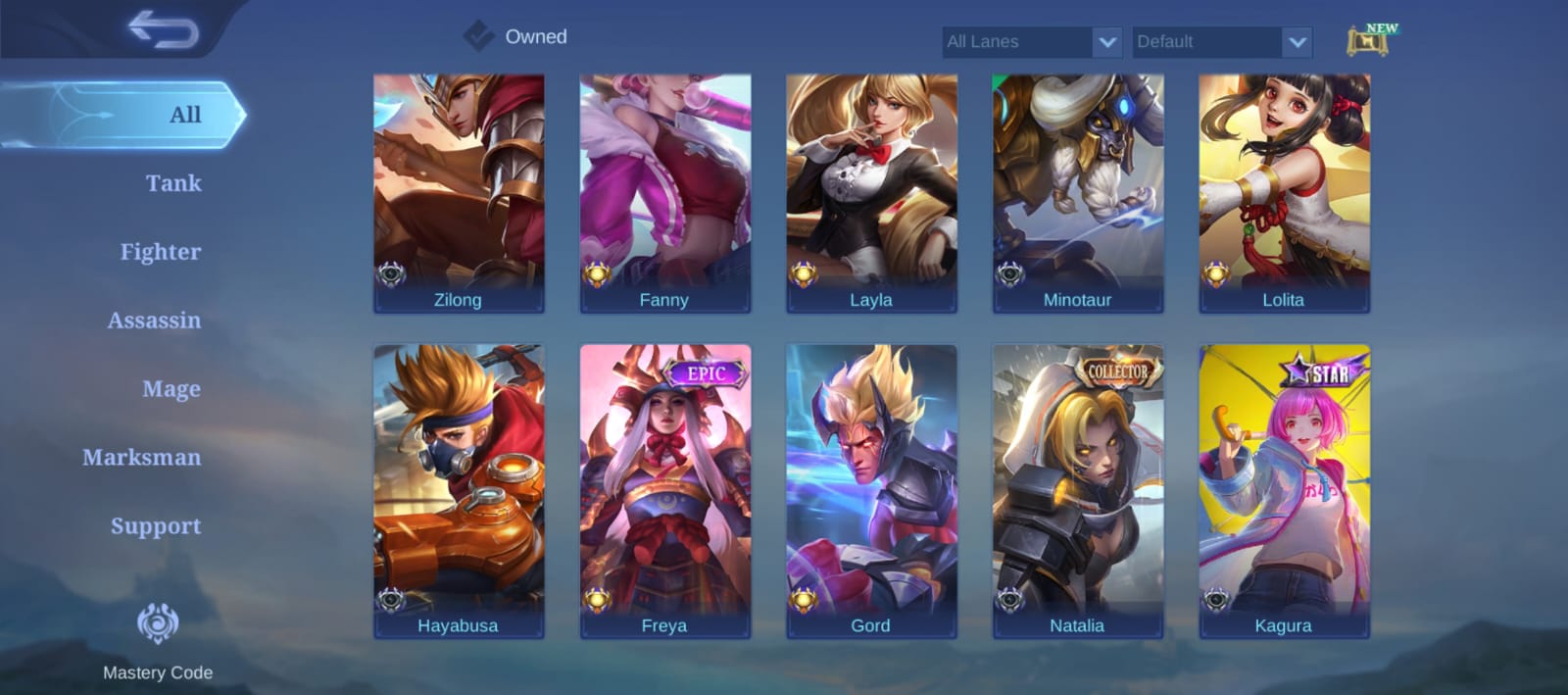The width and height of the screenshot is (1568, 695).
Task: Choose Freya with the Epic skin
Action: coord(665,490)
